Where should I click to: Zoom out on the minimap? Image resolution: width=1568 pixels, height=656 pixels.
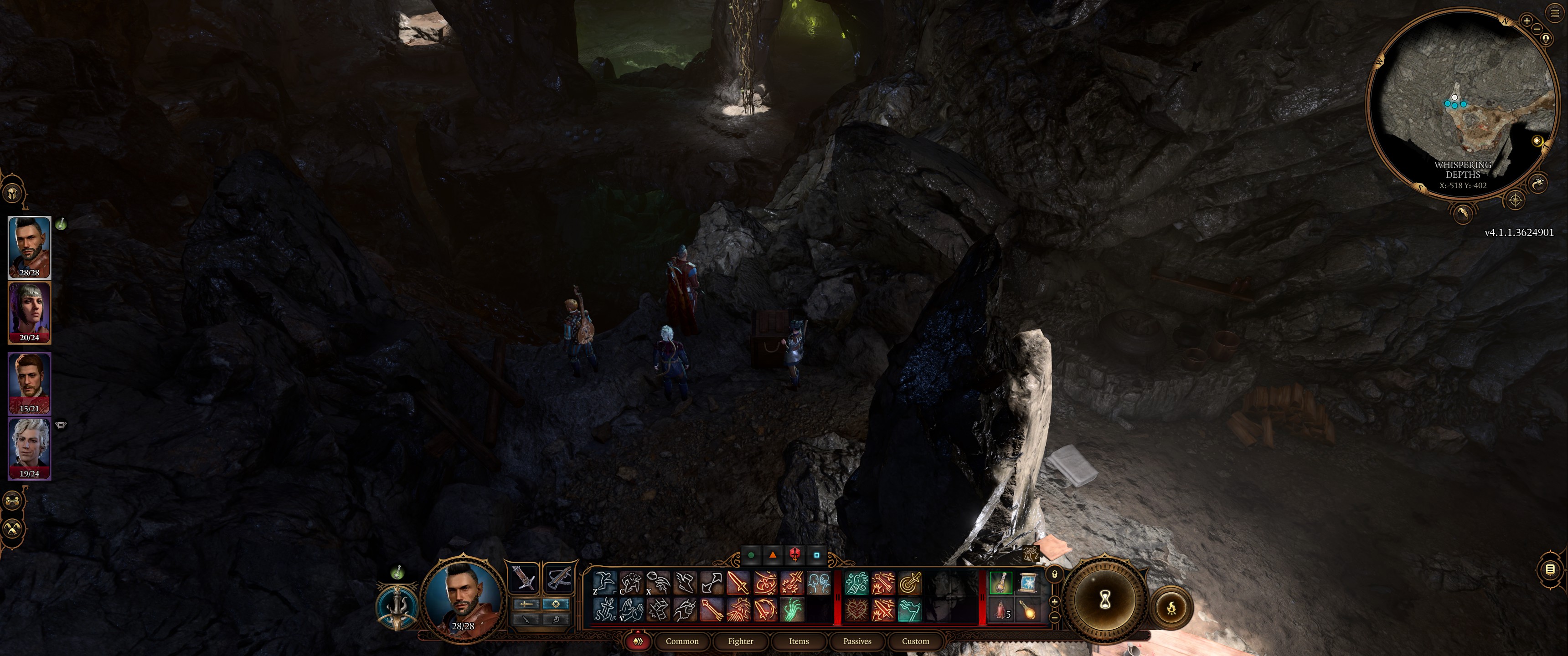point(1537,29)
